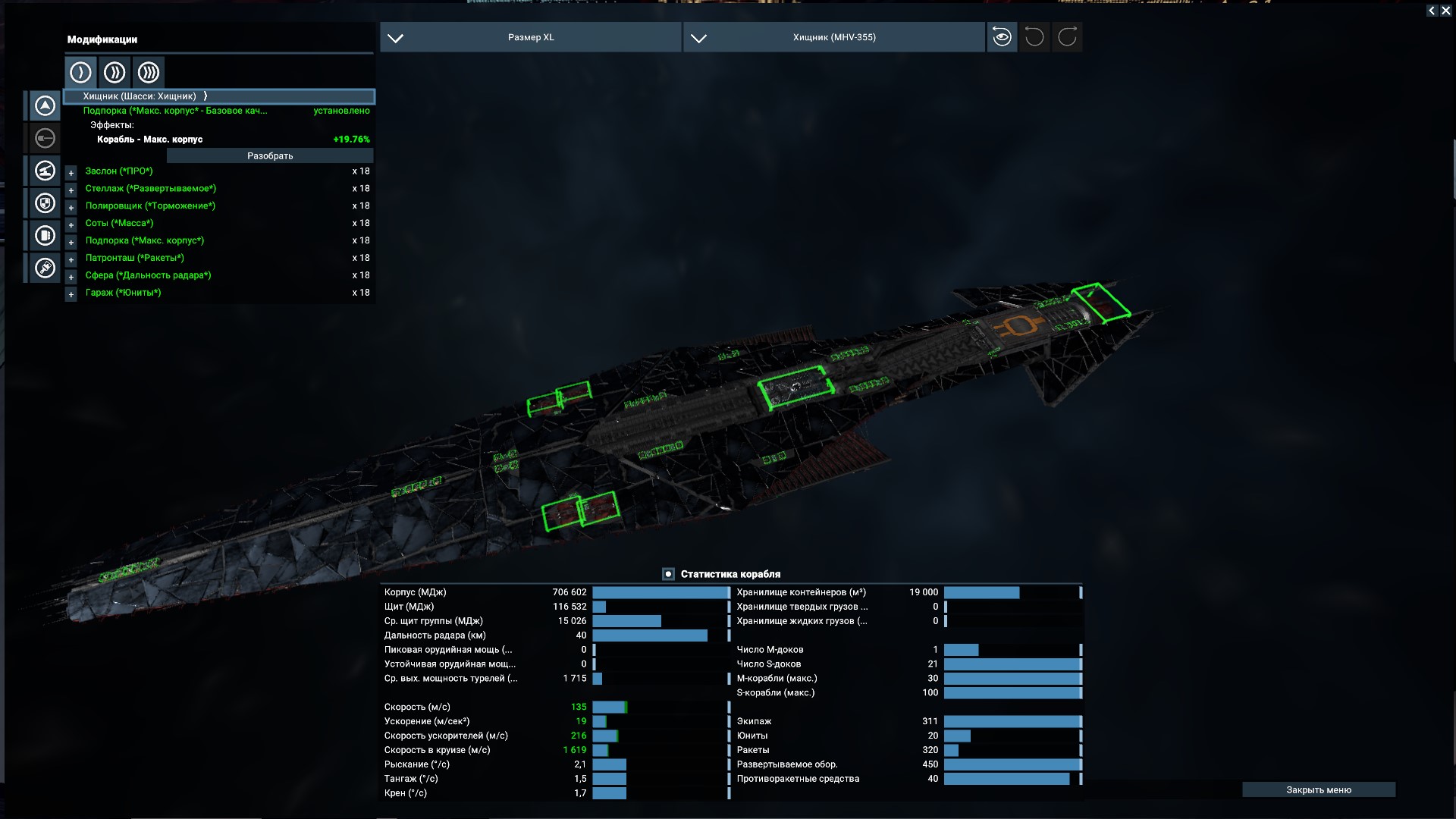The height and width of the screenshot is (819, 1456).
Task: Select the basic quality single-chevron tab
Action: 80,72
